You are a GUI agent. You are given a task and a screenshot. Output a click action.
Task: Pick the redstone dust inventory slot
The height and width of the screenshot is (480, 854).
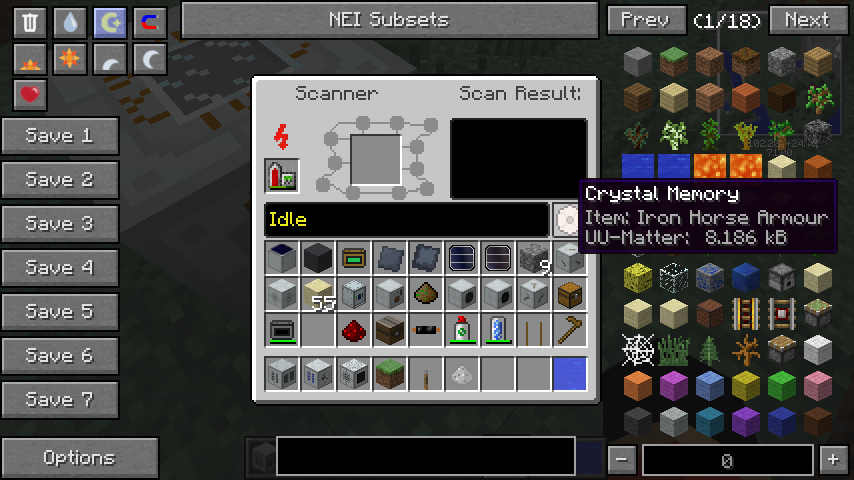tap(353, 329)
